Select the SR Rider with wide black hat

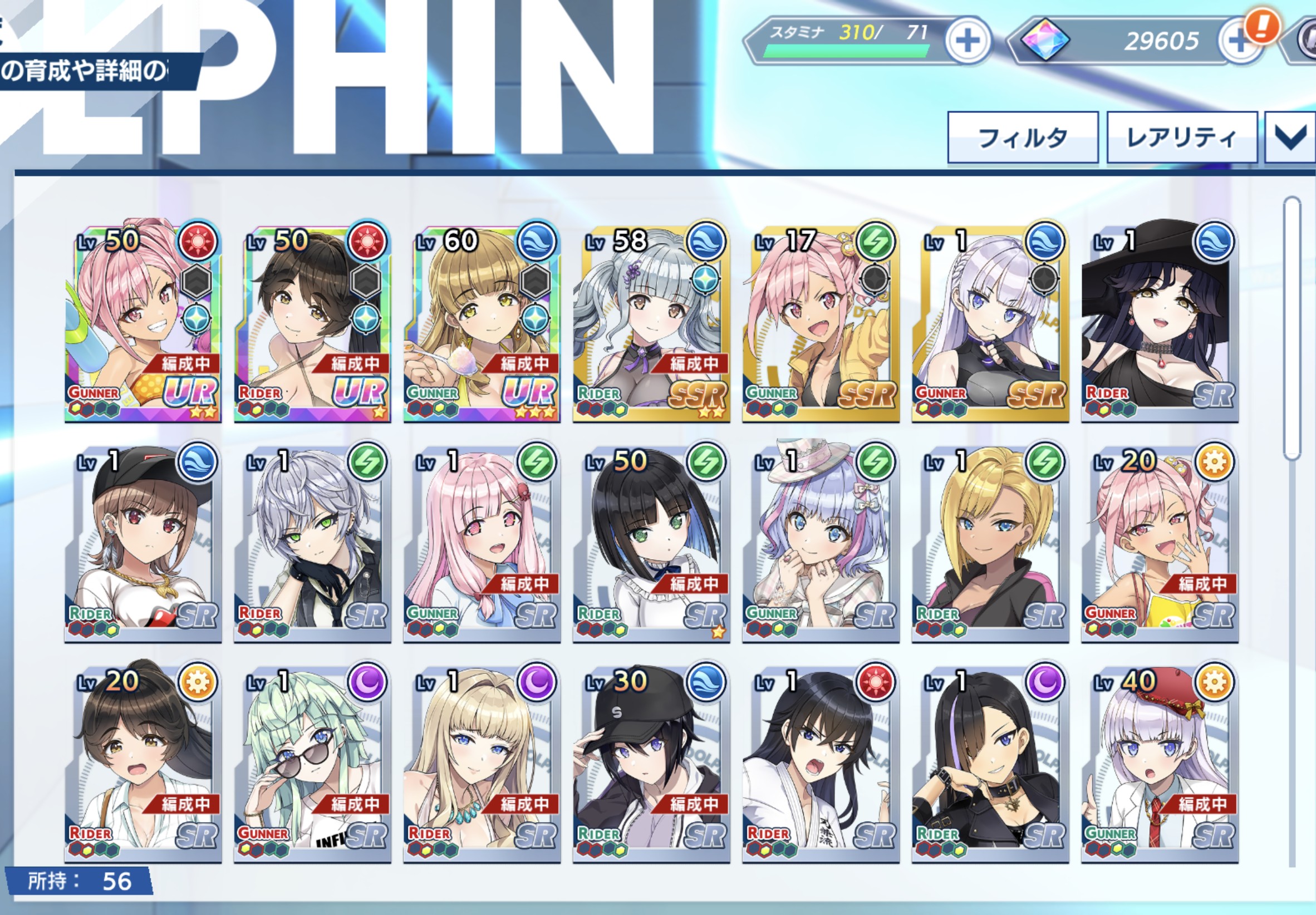[1160, 321]
